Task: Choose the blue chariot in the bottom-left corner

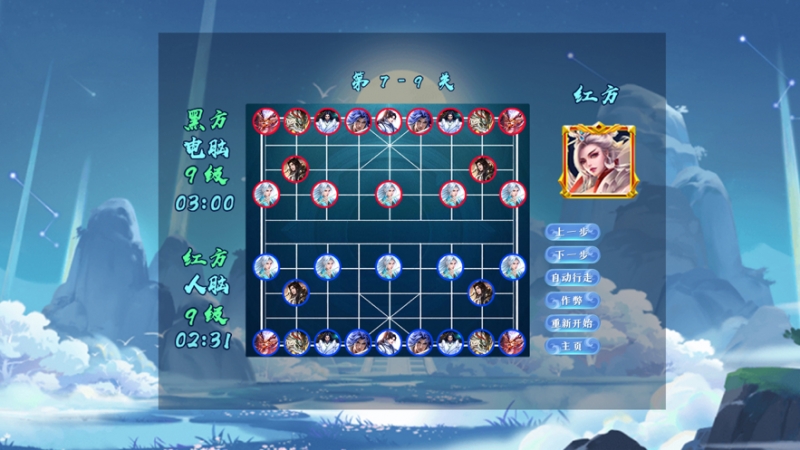Action: tap(265, 342)
